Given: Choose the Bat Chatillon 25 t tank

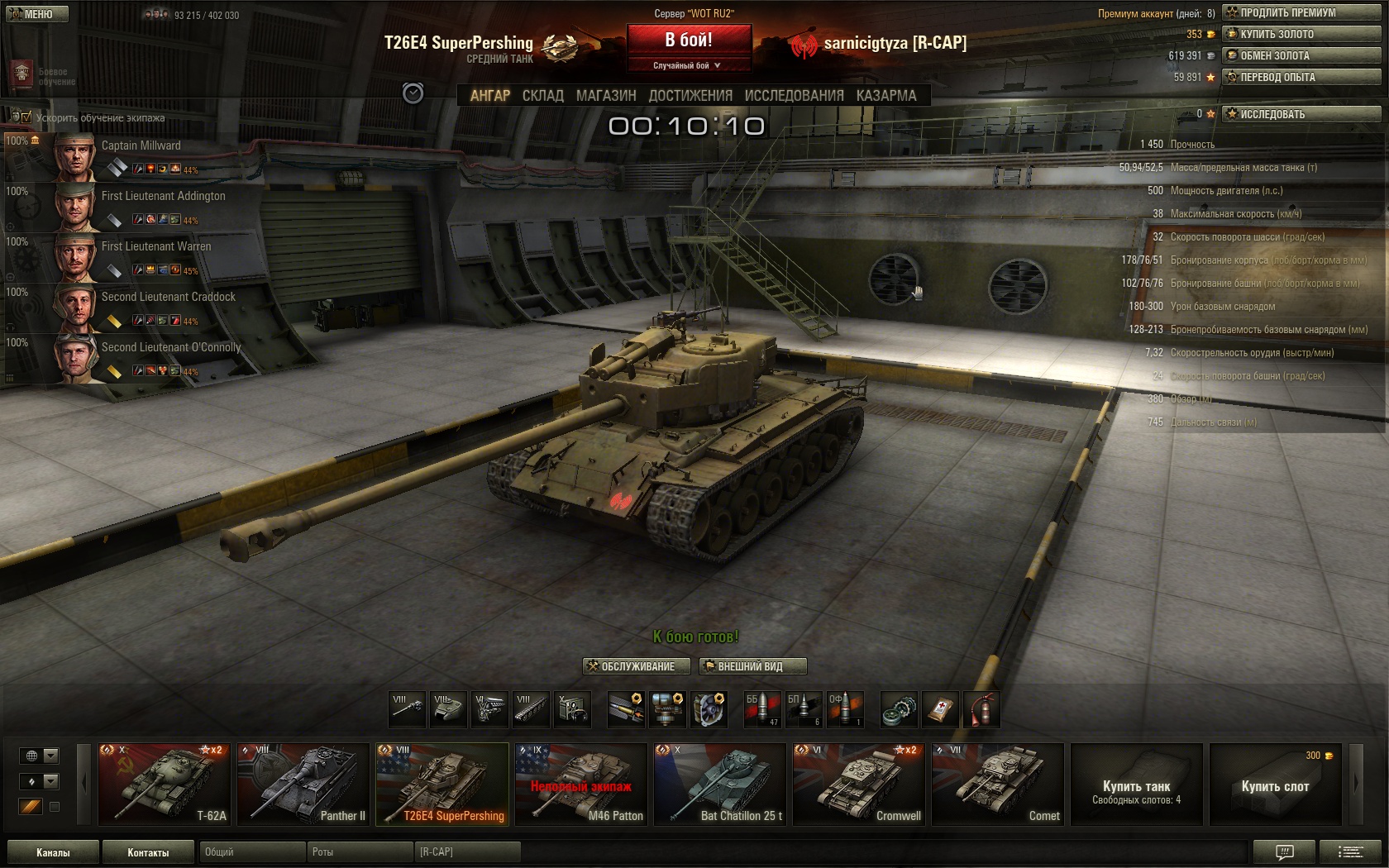Looking at the screenshot, I should click(x=719, y=784).
